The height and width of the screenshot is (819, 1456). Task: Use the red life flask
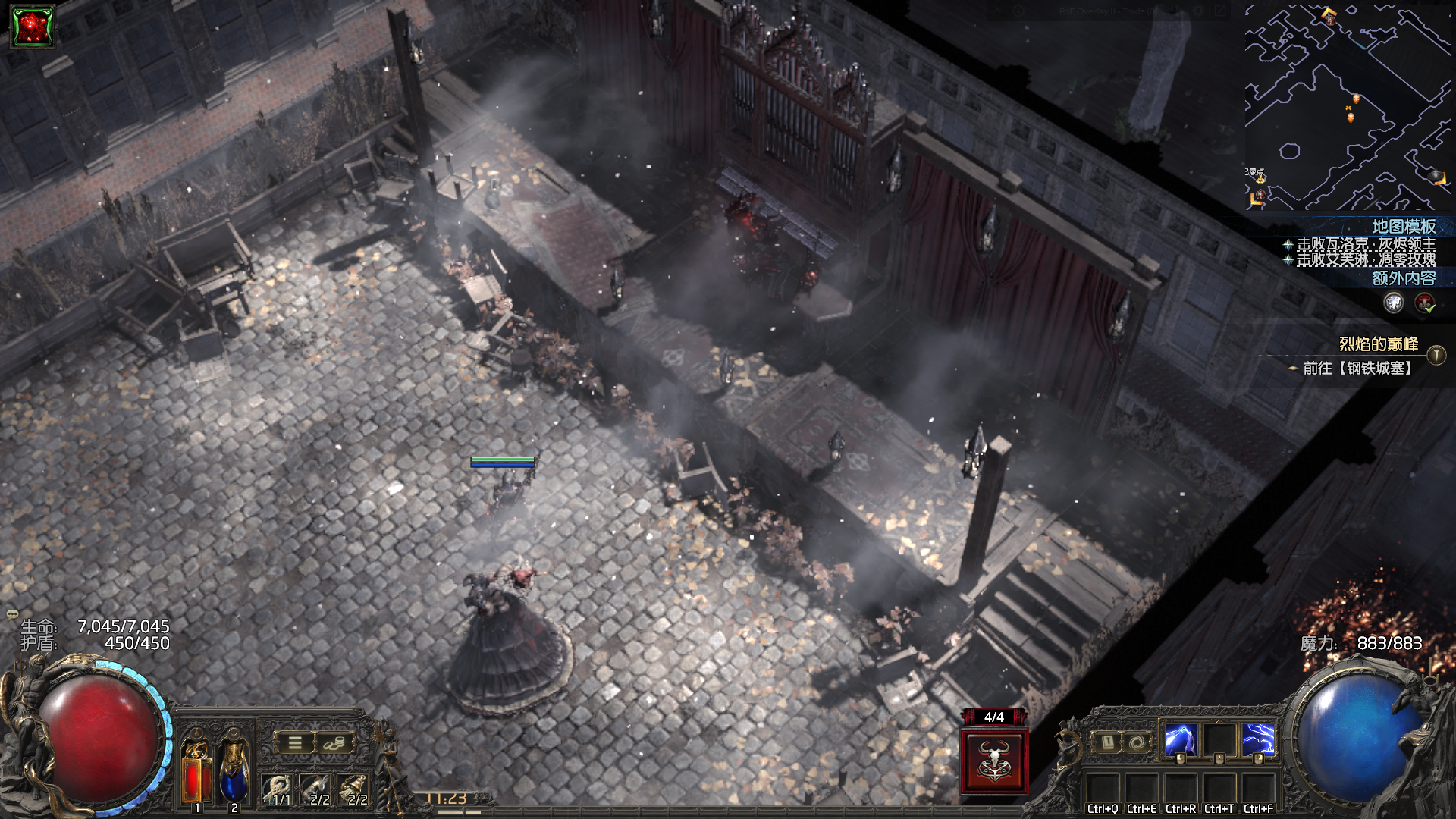[x=197, y=773]
